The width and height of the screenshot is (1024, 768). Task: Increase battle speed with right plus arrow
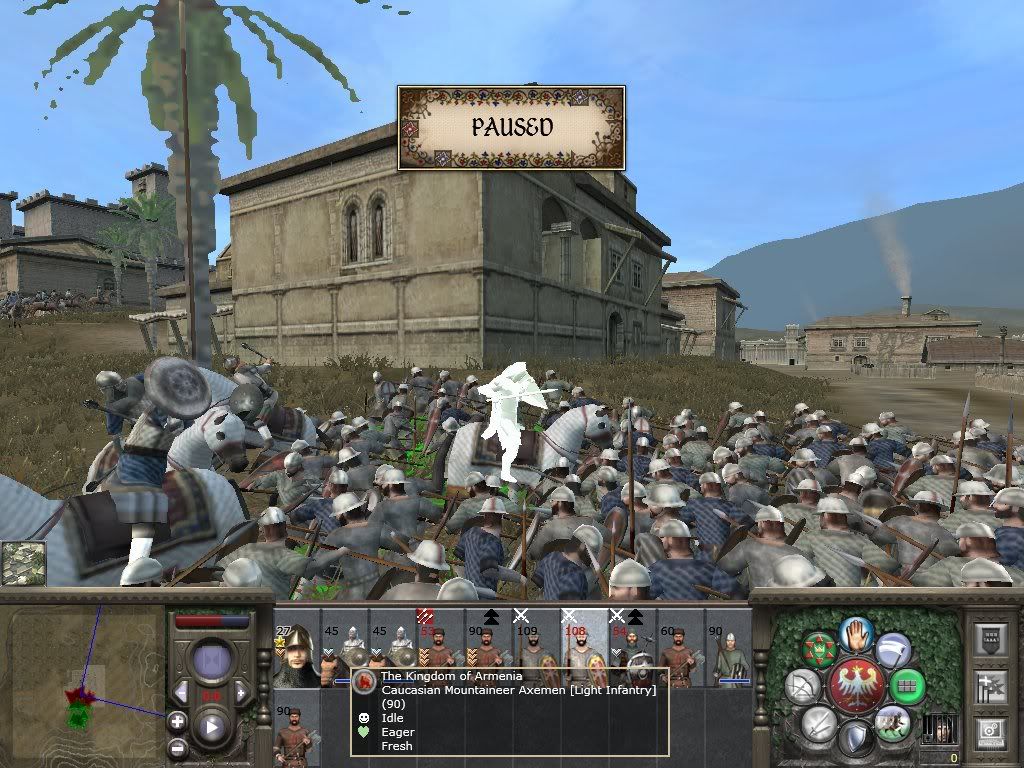(x=242, y=692)
